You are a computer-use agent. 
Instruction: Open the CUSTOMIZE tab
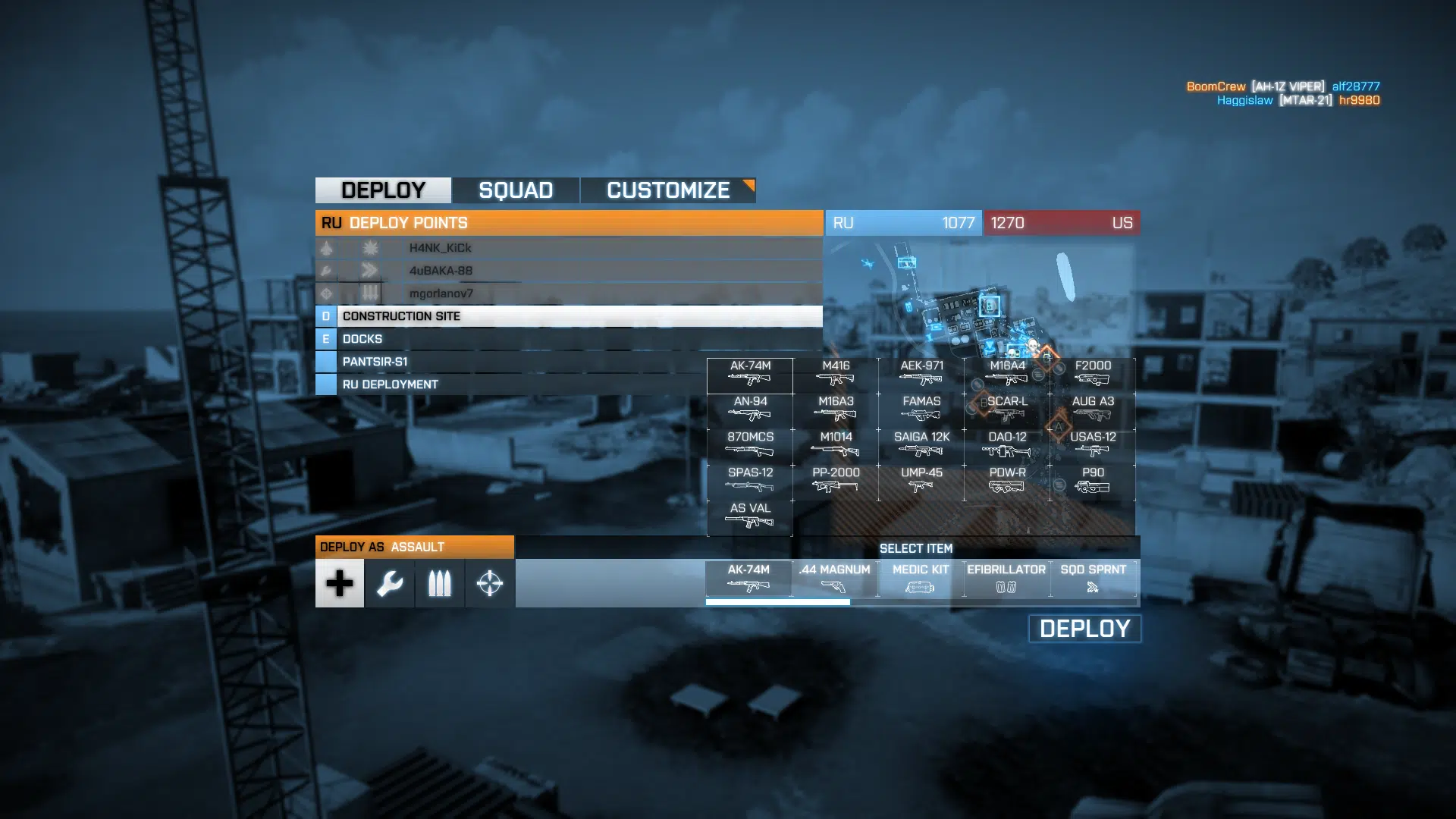click(x=668, y=190)
